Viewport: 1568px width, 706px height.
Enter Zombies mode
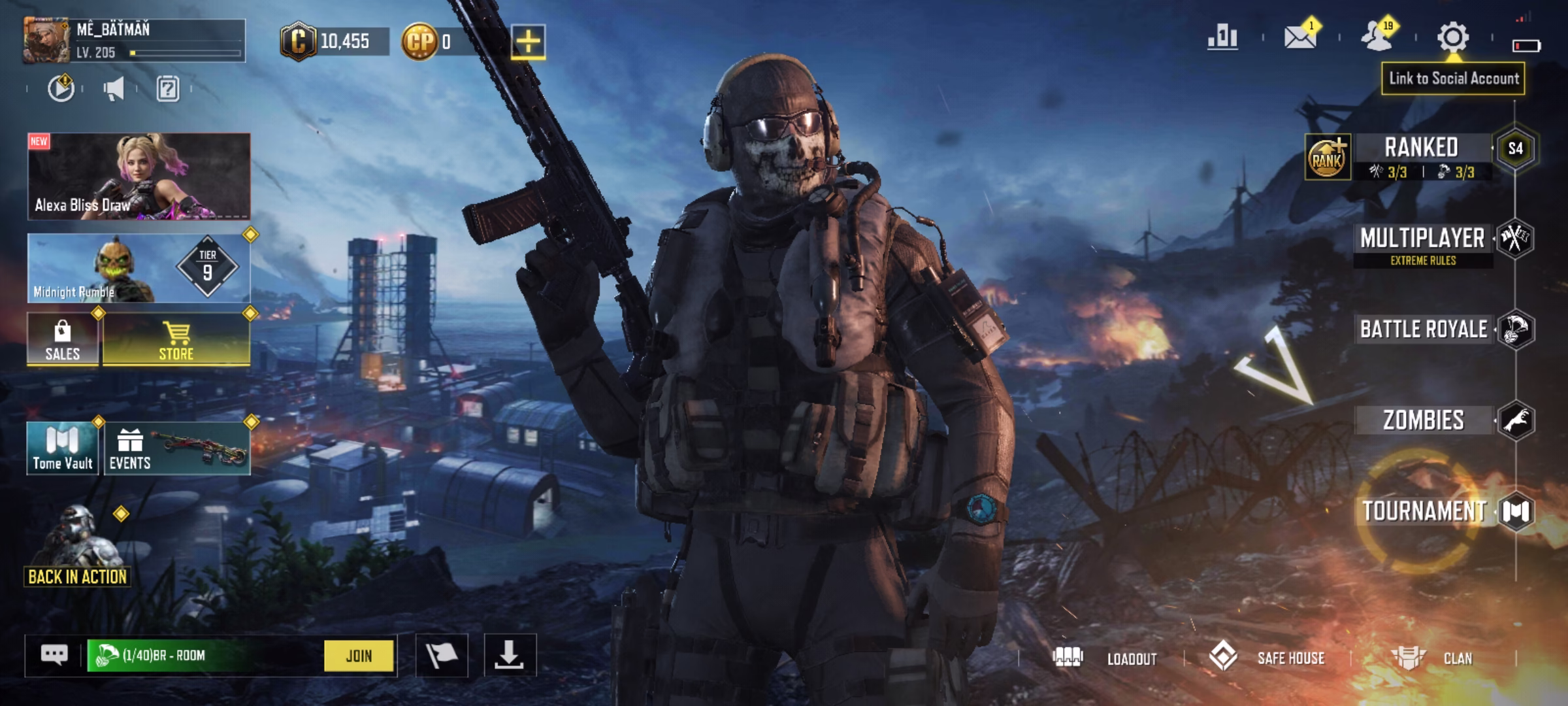coord(1424,420)
